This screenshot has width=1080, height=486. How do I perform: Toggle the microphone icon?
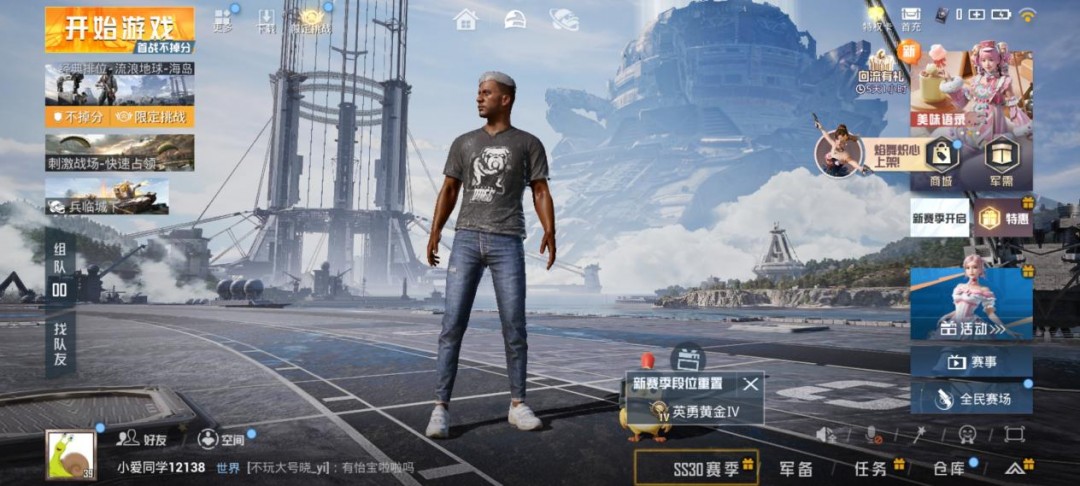(x=872, y=434)
